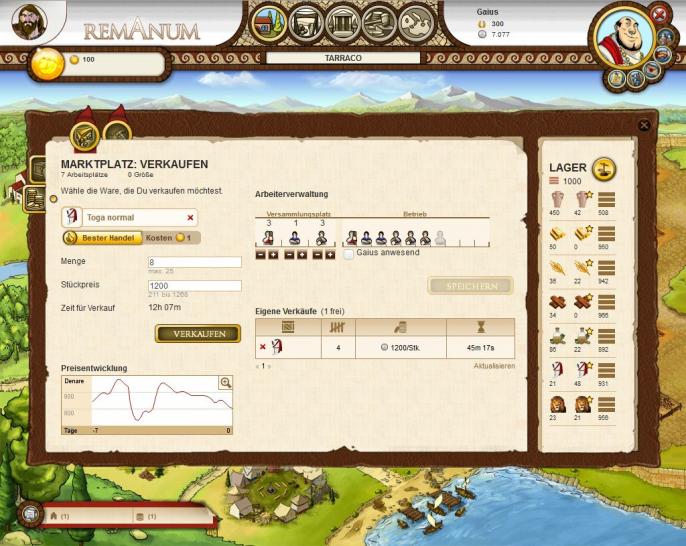The image size is (686, 546).
Task: Click the red logout button near portrait
Action: click(x=658, y=13)
